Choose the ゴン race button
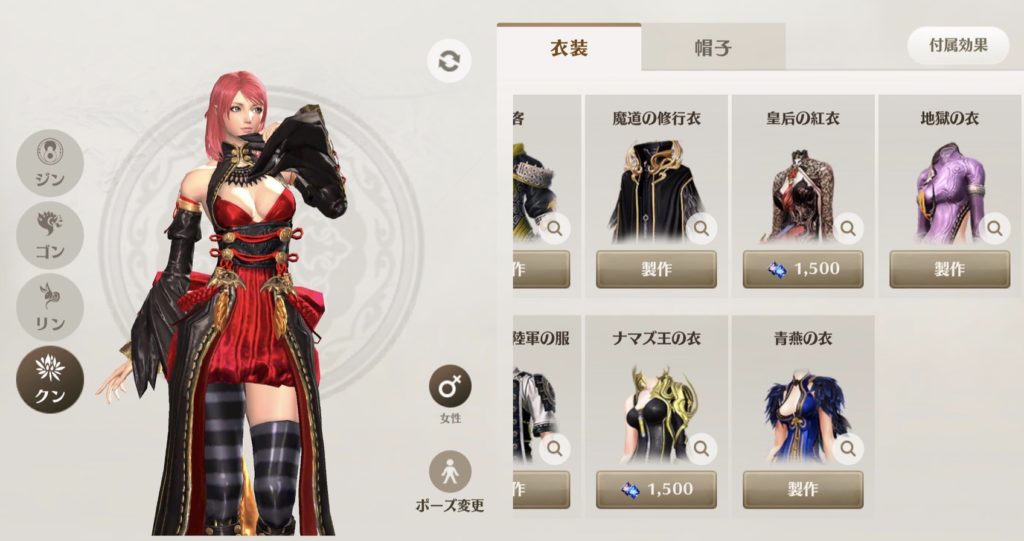This screenshot has width=1024, height=541. (50, 233)
